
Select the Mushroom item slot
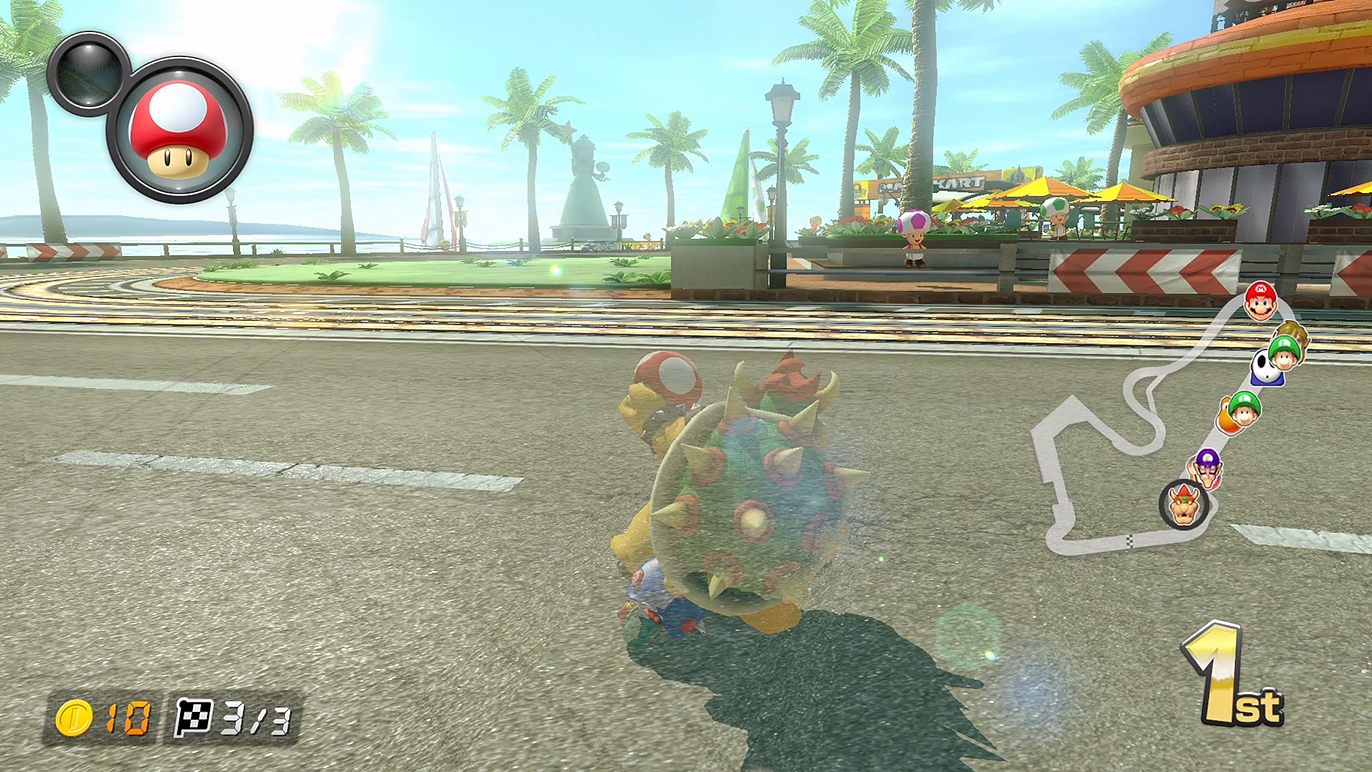[x=179, y=130]
